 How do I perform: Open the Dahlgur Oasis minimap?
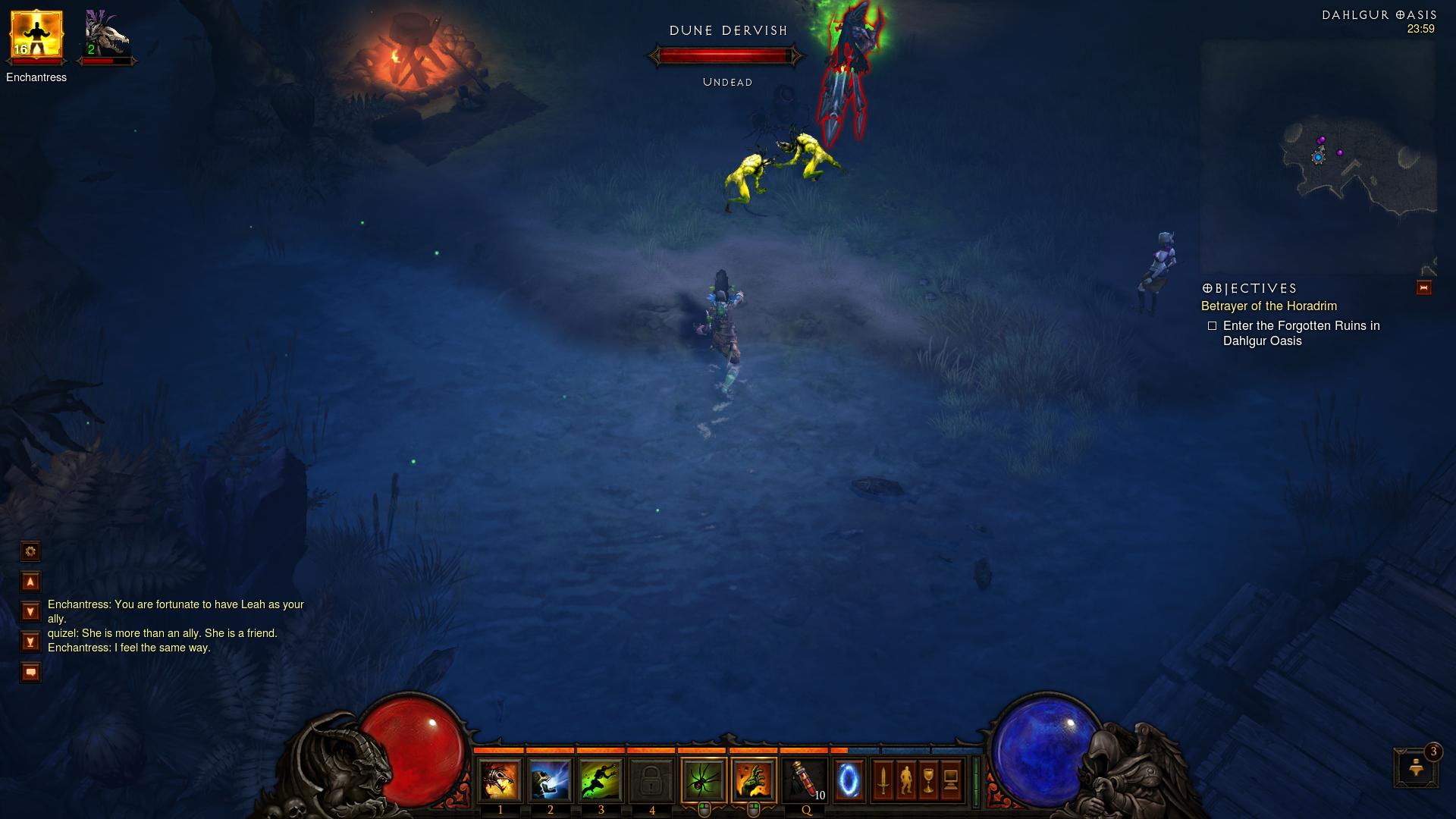pyautogui.click(x=1318, y=158)
